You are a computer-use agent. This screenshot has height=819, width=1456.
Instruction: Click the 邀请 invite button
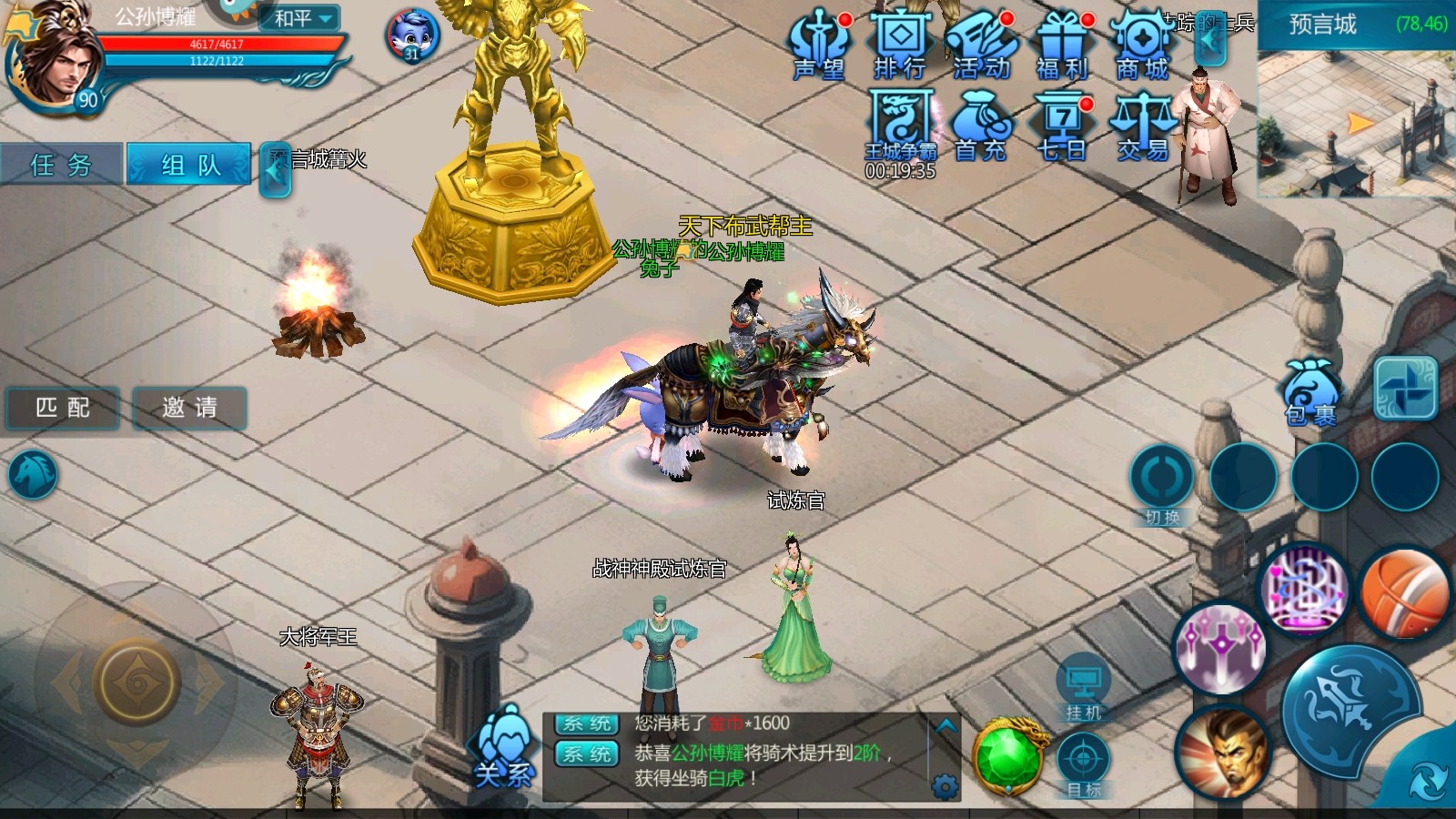[x=189, y=408]
